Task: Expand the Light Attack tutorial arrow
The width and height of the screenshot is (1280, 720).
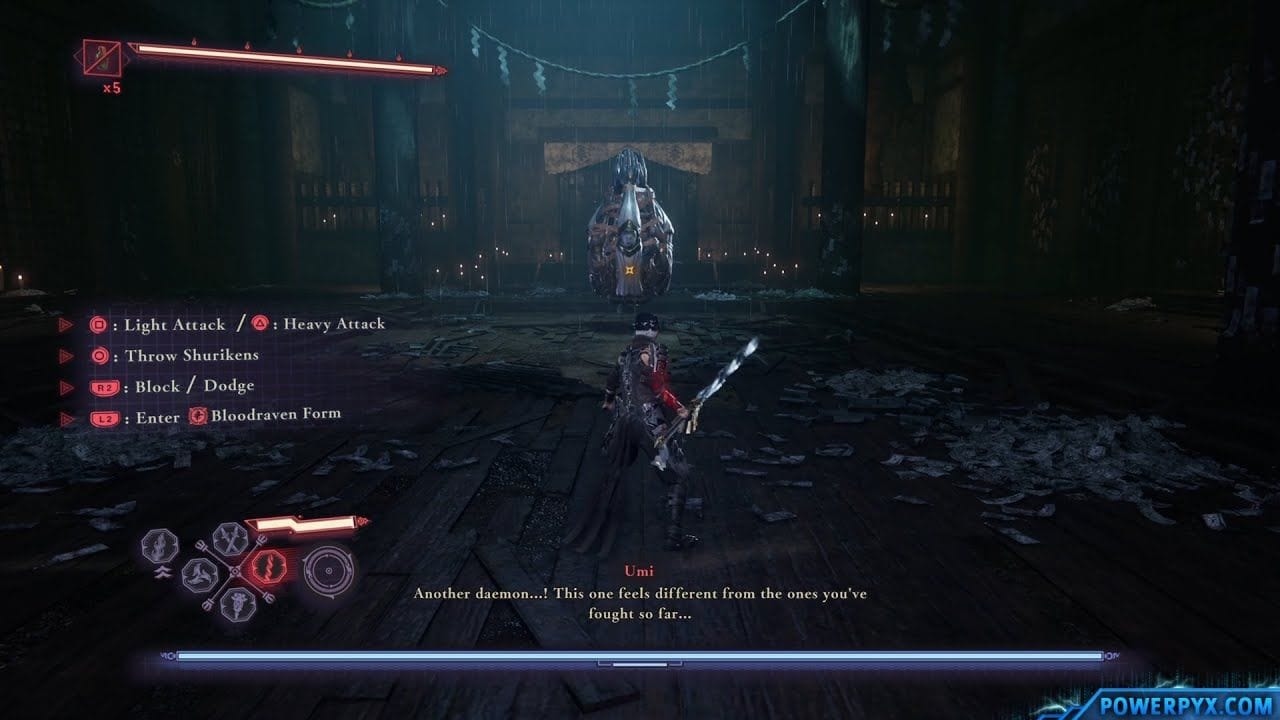Action: click(x=66, y=324)
